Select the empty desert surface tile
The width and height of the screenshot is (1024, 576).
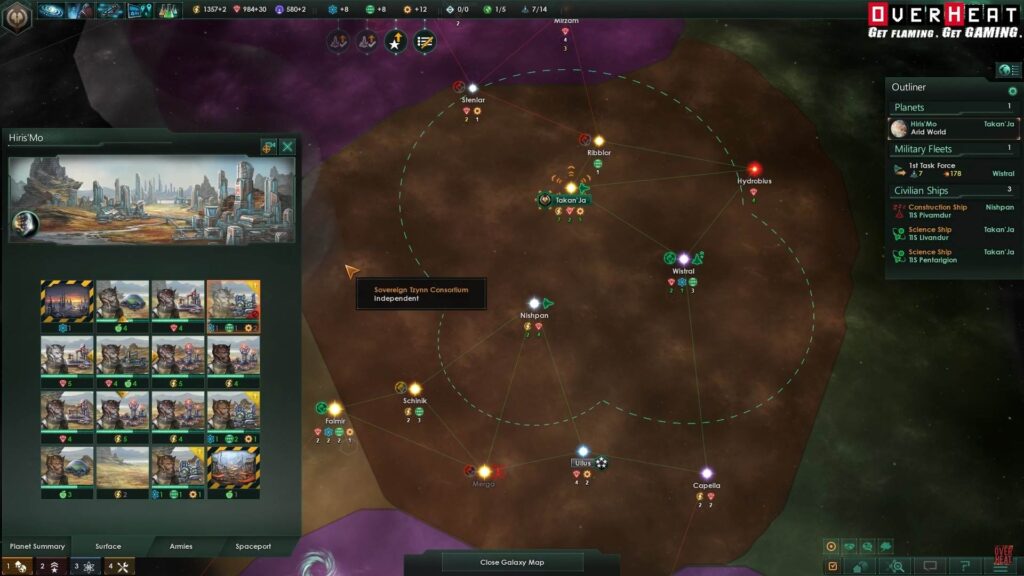[122, 465]
